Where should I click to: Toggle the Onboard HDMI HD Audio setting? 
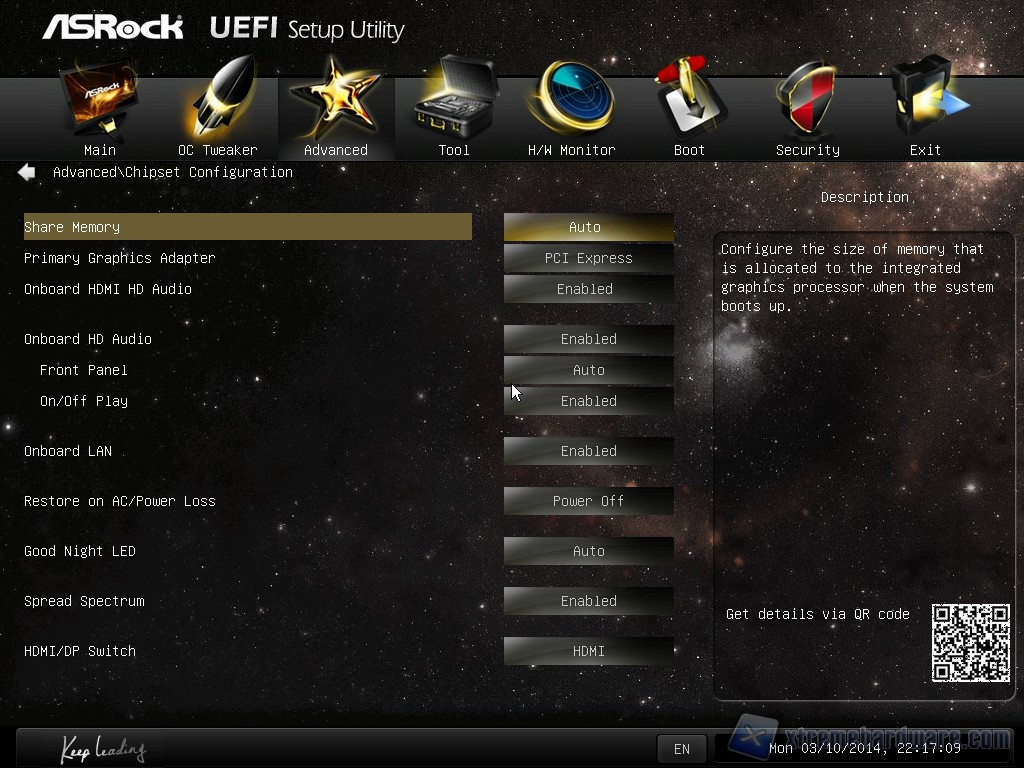[x=588, y=289]
